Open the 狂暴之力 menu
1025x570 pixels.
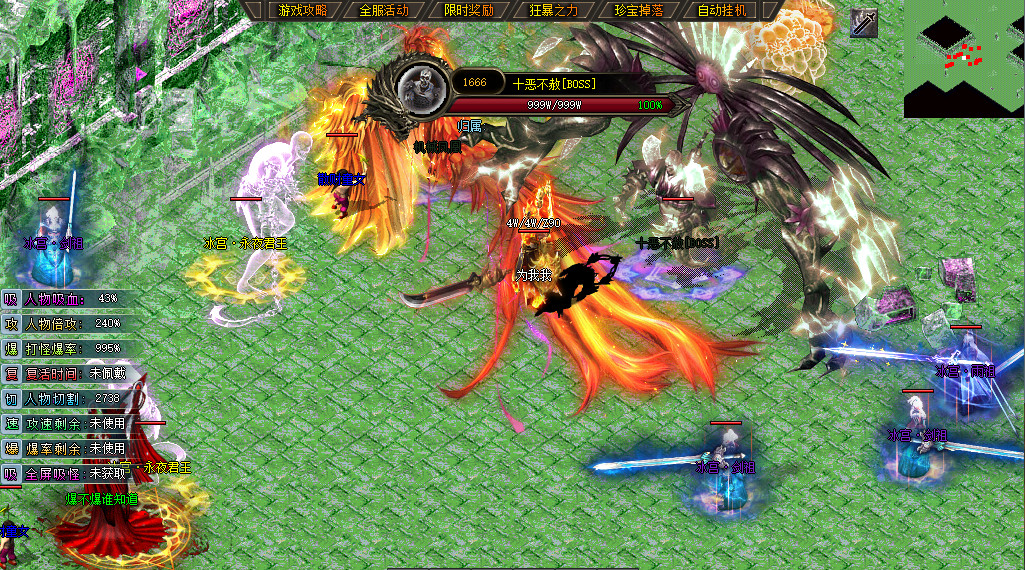point(553,11)
